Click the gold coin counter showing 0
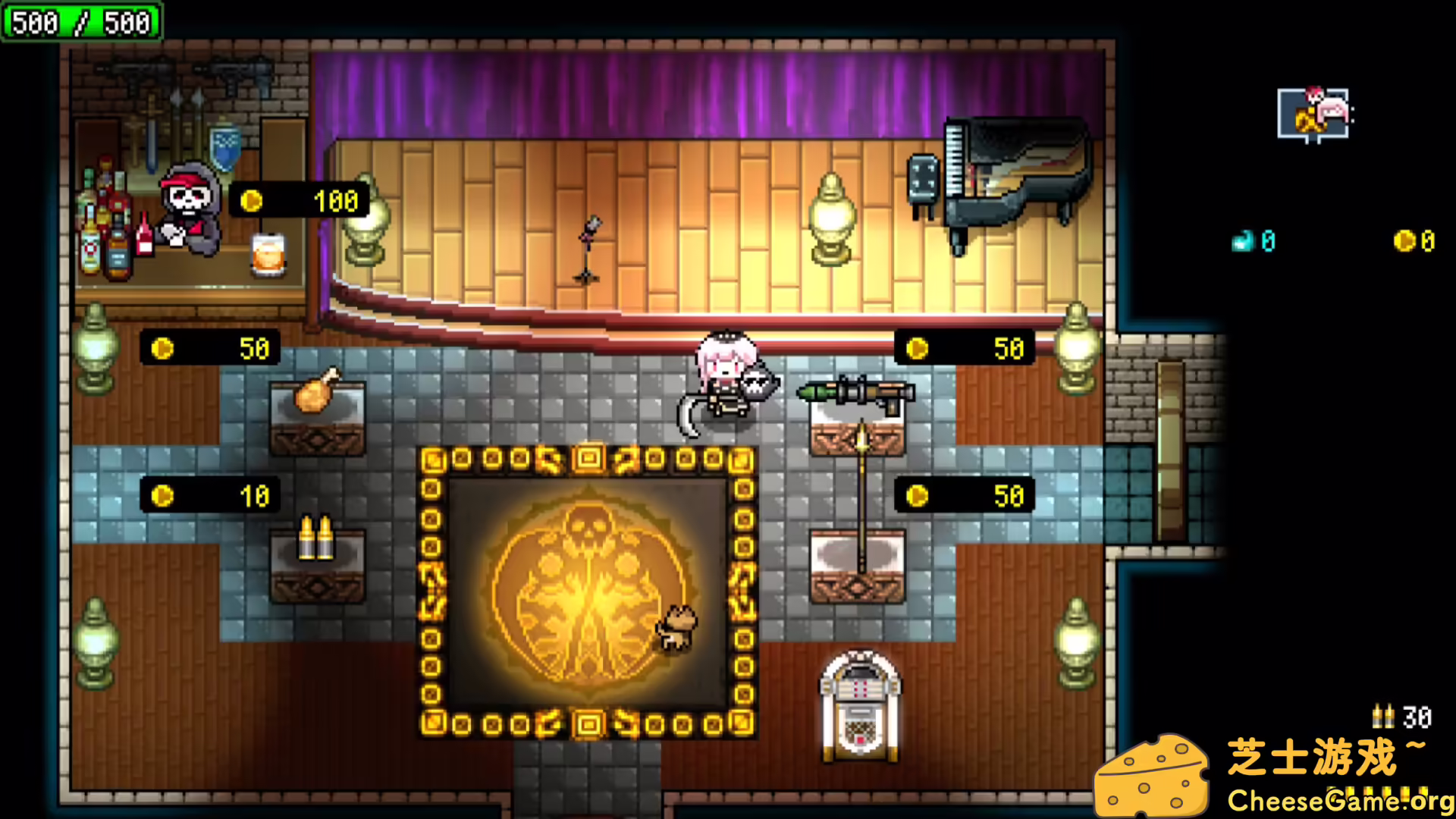Screen dimensions: 1456x819 (x=1407, y=239)
